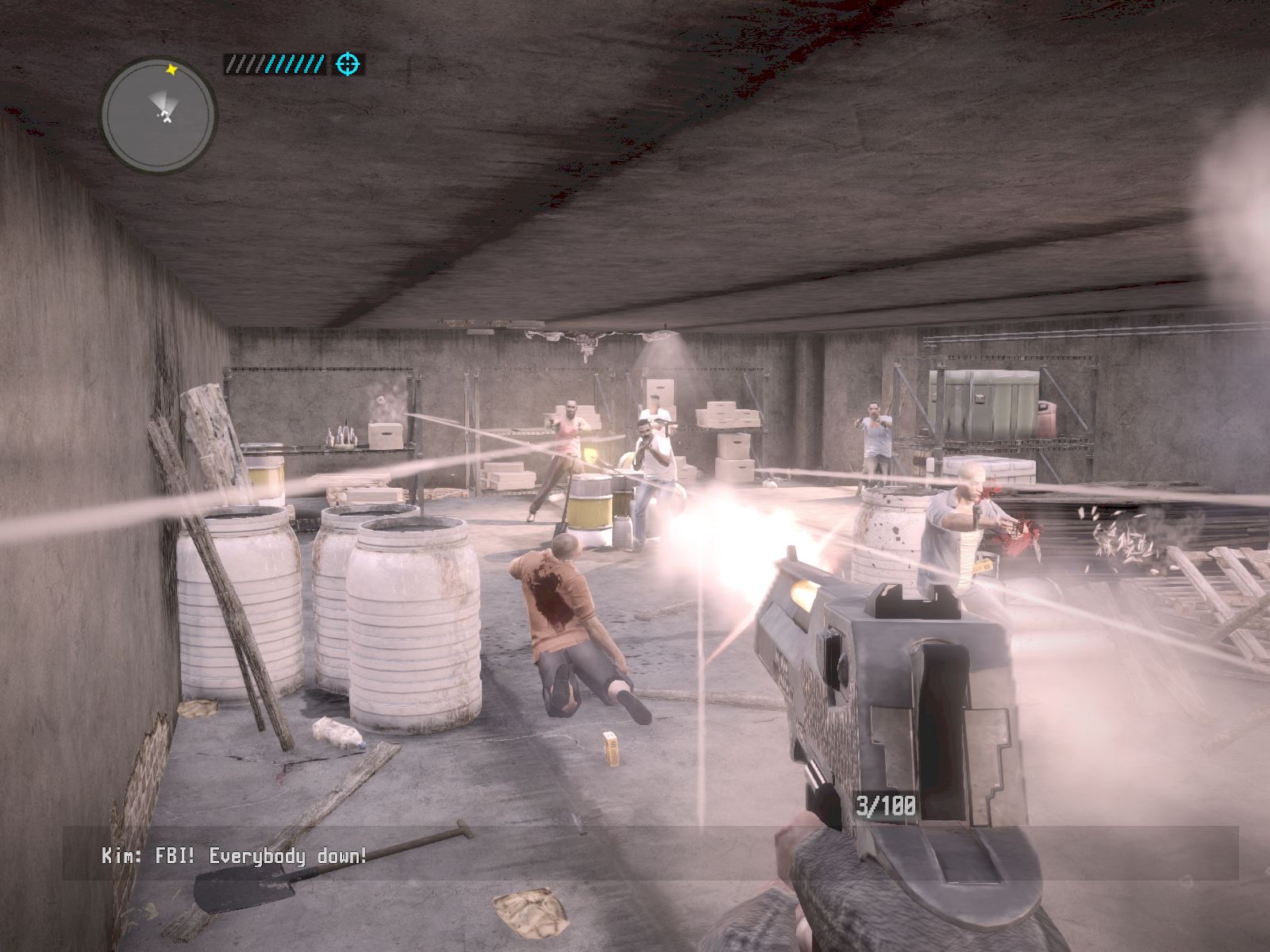This screenshot has width=1270, height=952.
Task: Click the circular minimap radar
Action: pyautogui.click(x=158, y=116)
